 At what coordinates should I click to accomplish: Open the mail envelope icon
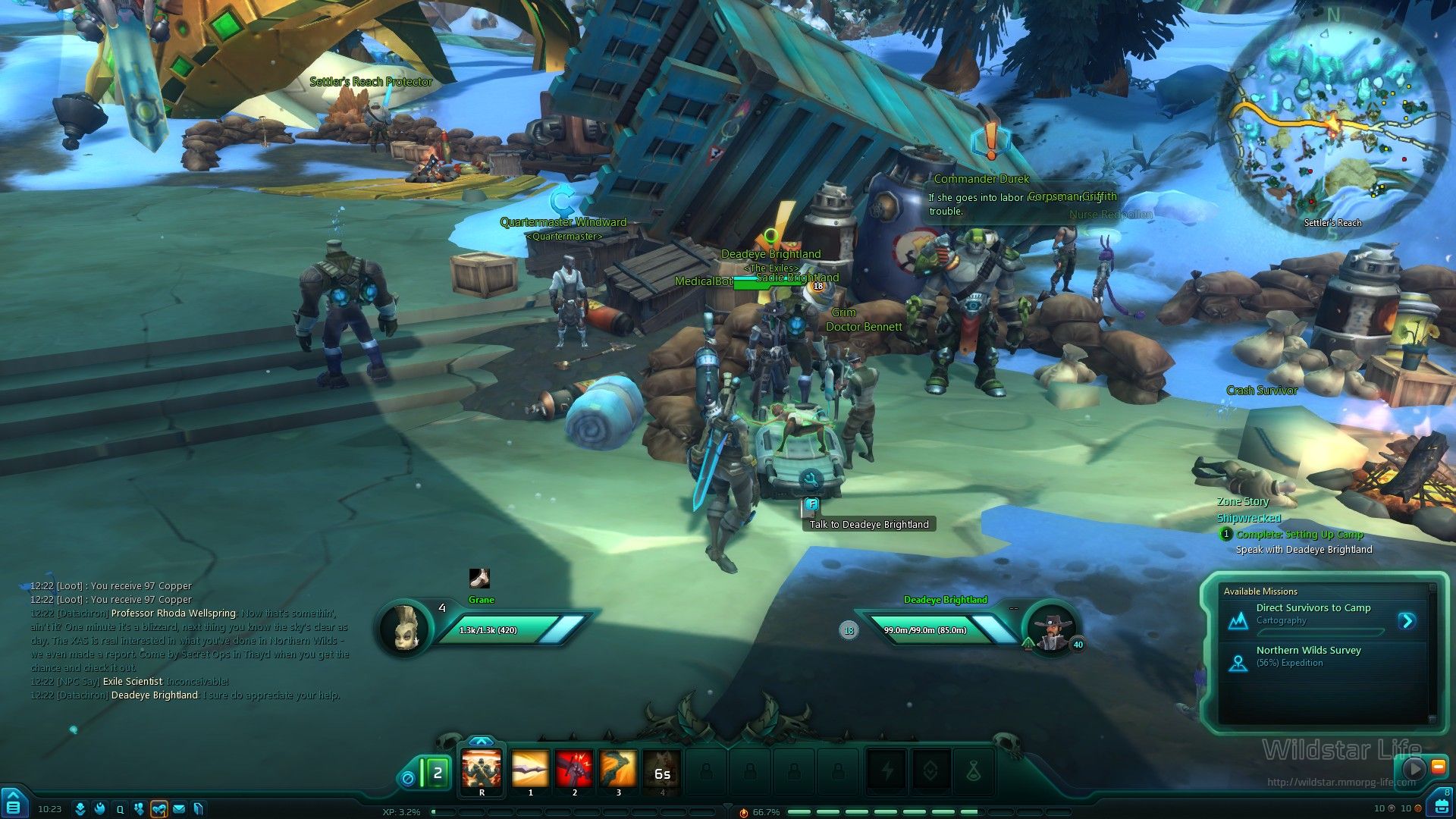(179, 809)
